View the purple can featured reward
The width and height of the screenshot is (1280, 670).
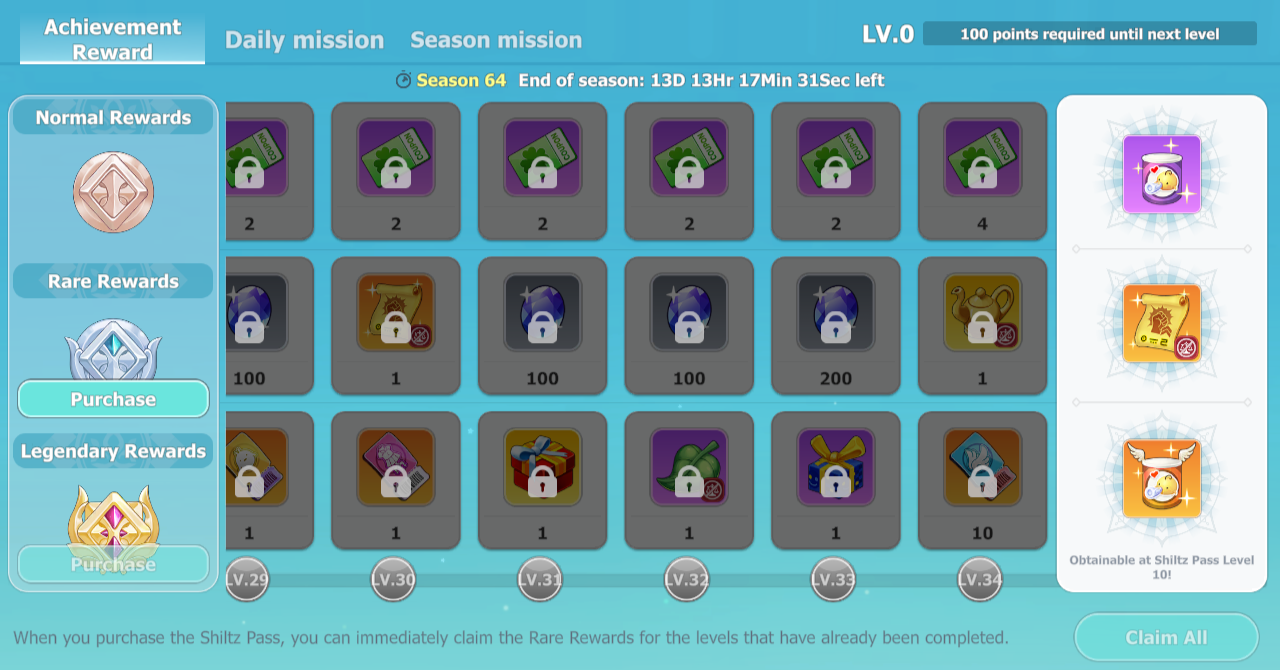pos(1161,174)
